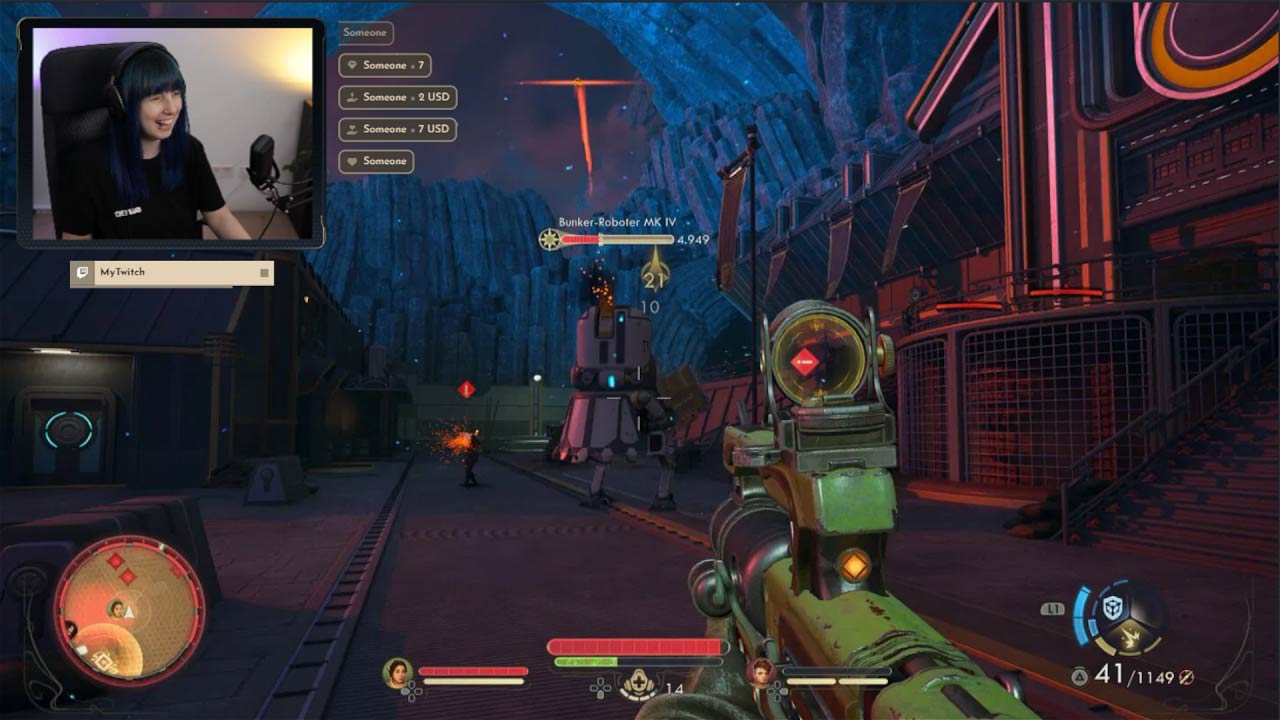Select the donation icon on the 2 USD alert
This screenshot has width=1280, height=720.
[352, 97]
